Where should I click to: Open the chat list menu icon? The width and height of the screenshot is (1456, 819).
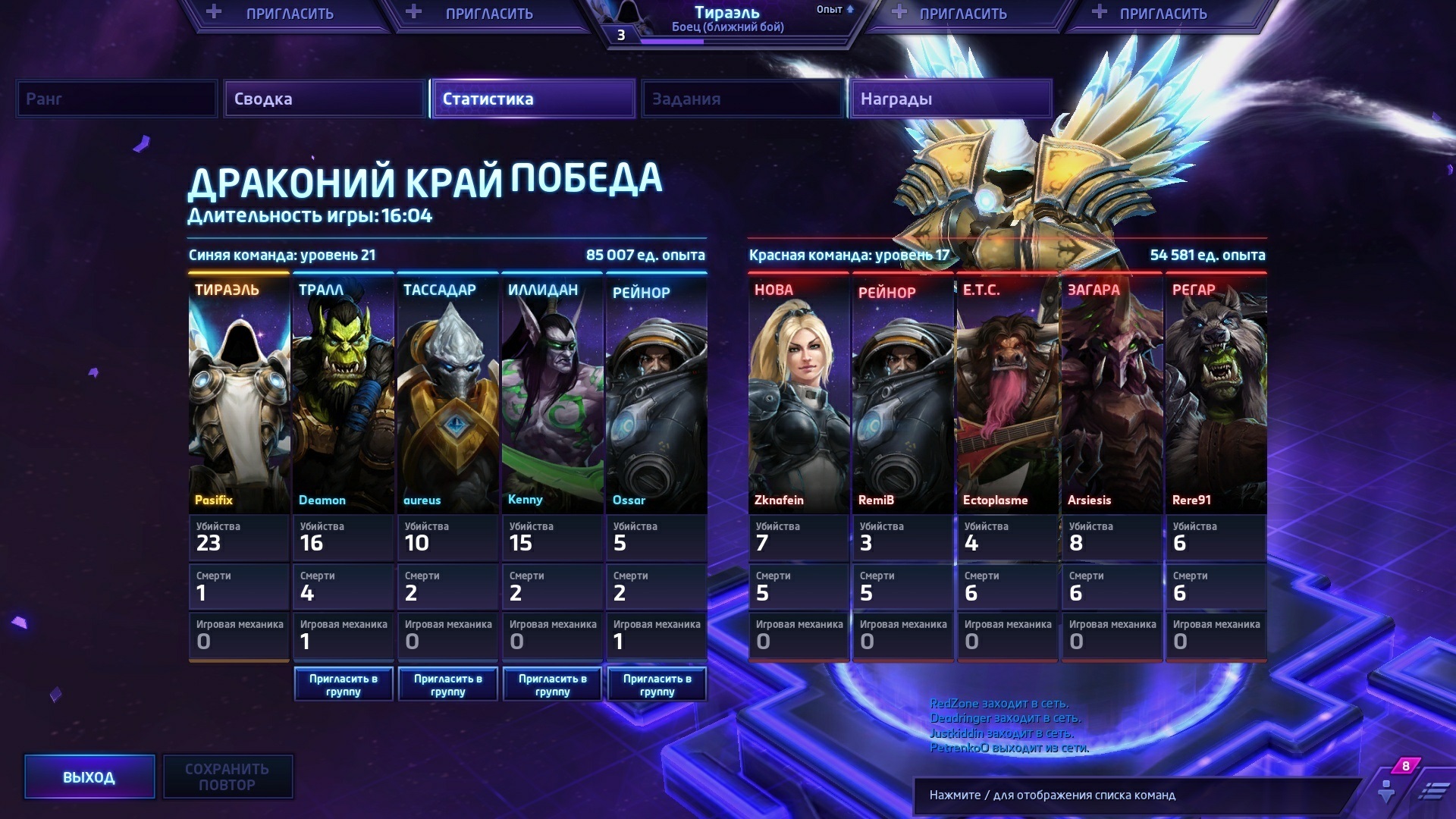click(1433, 792)
